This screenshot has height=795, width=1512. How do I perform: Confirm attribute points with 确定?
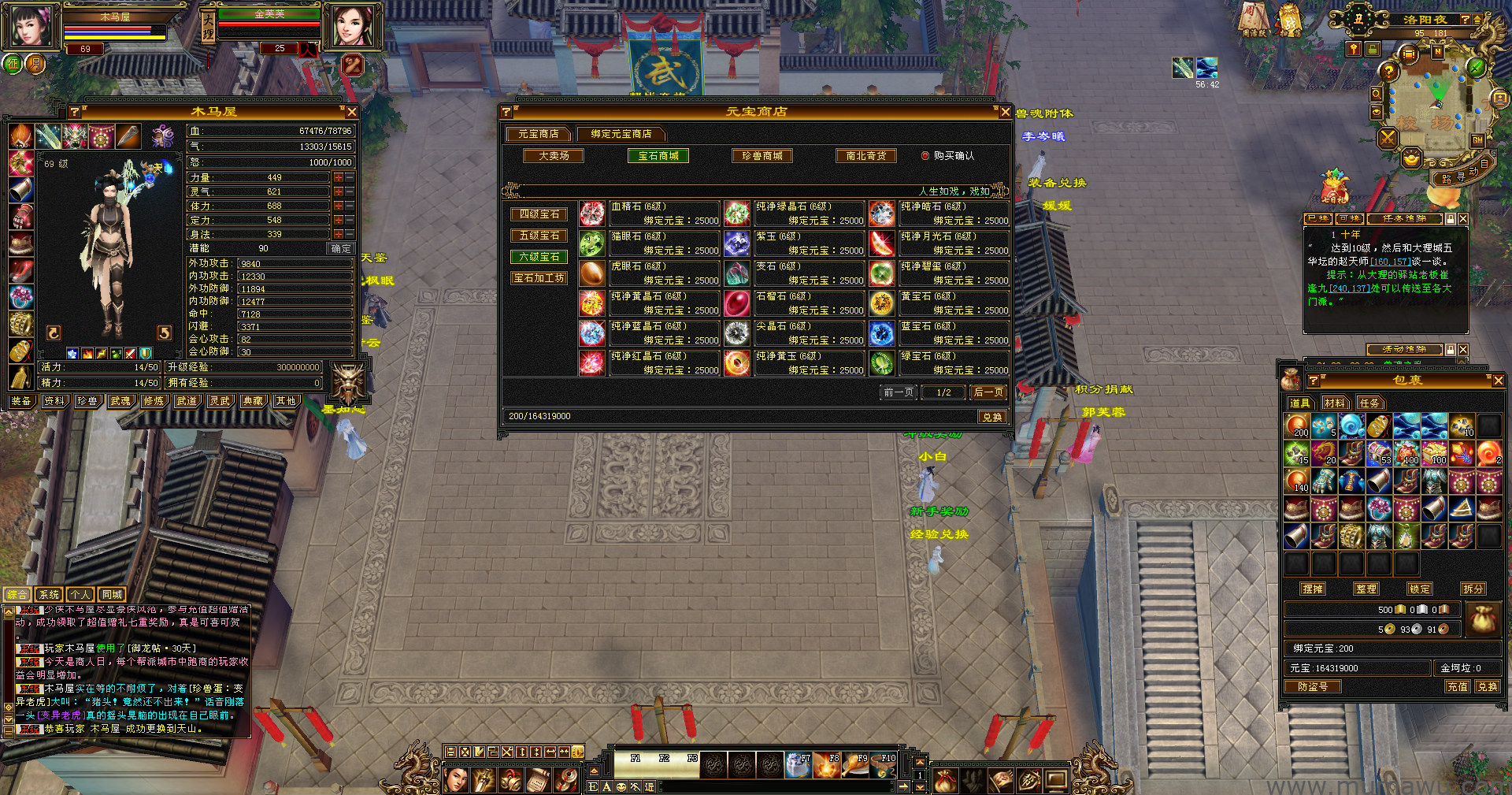[341, 248]
